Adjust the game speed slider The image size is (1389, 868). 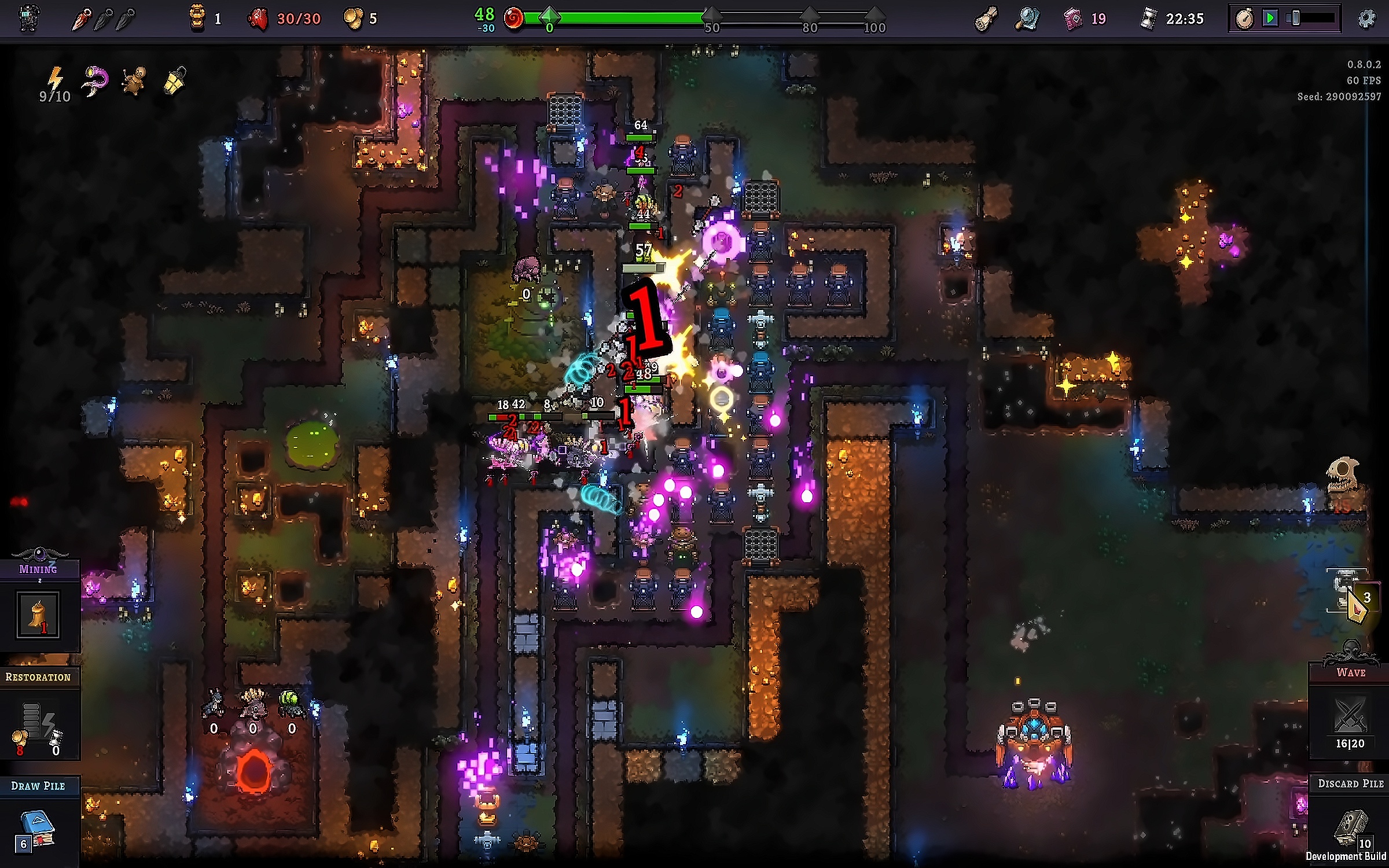point(1296,19)
